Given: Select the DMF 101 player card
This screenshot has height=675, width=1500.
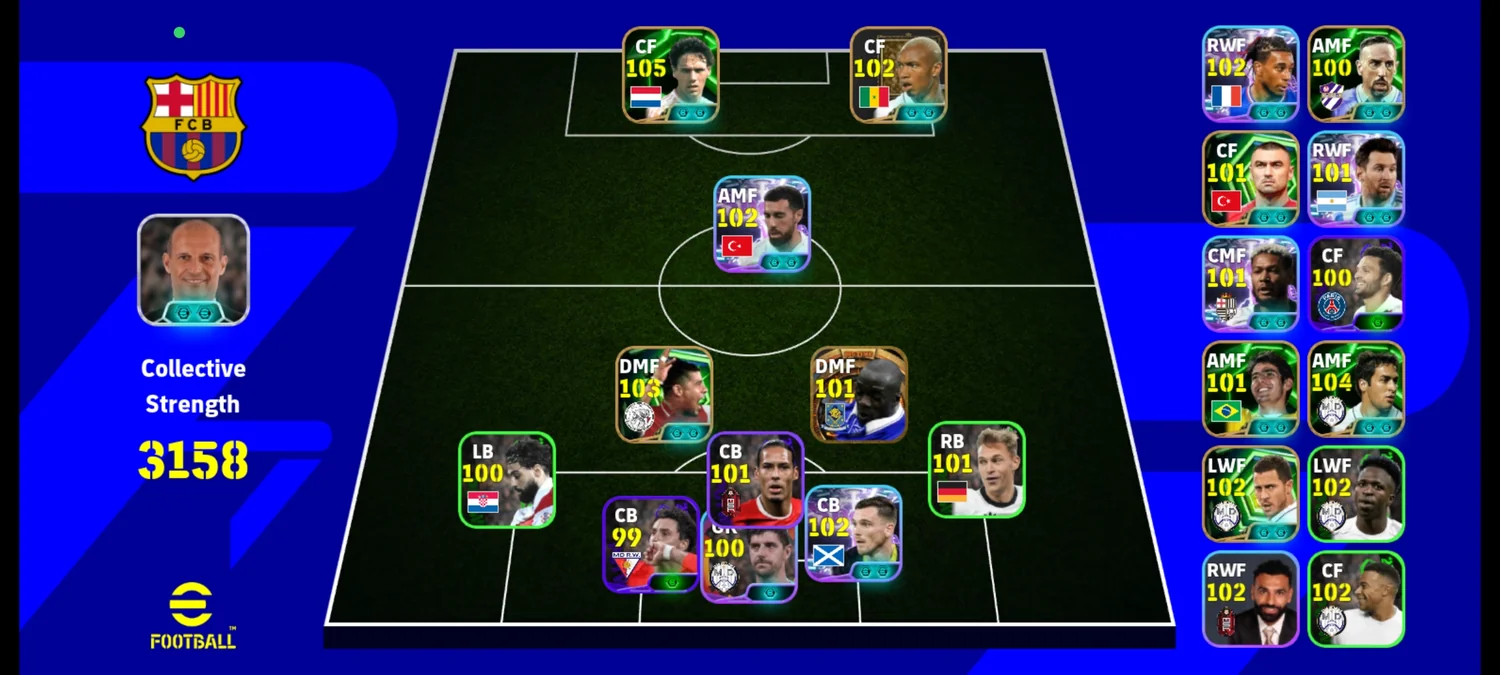Looking at the screenshot, I should coord(859,394).
